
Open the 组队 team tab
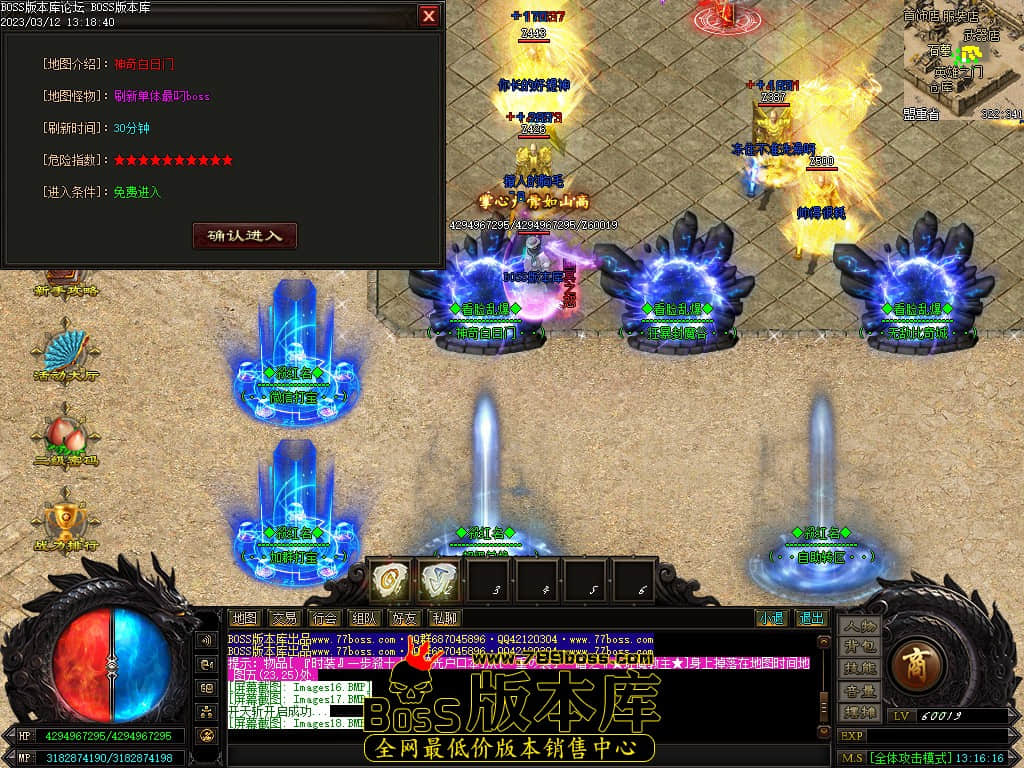click(x=364, y=619)
